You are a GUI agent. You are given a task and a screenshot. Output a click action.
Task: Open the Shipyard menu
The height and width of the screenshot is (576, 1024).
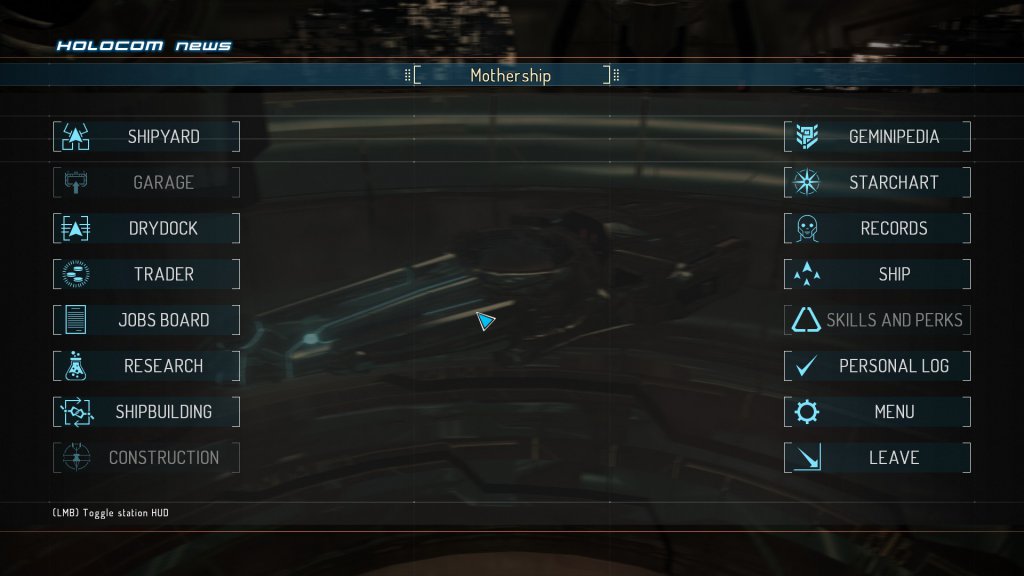pyautogui.click(x=146, y=137)
